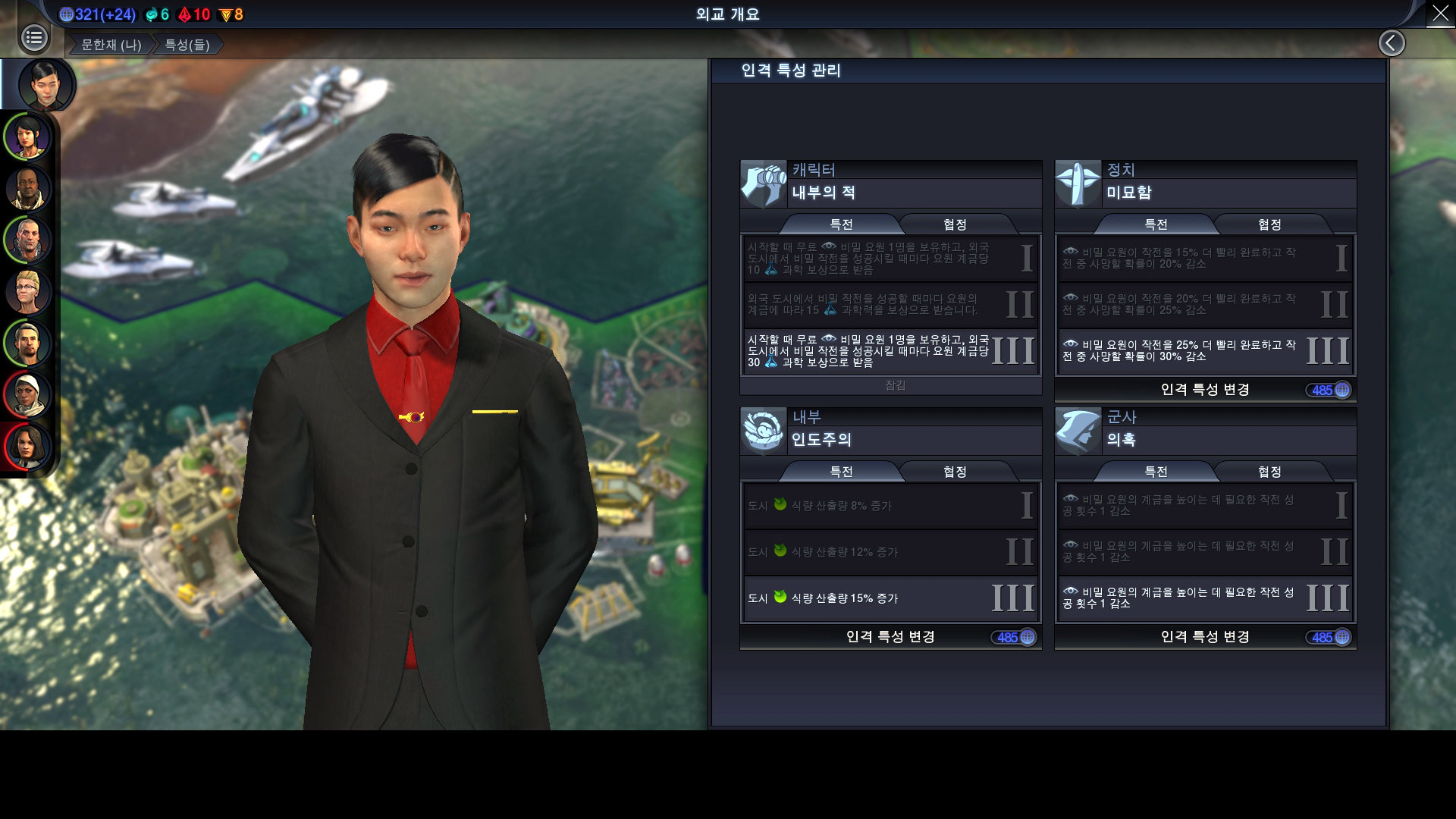Select own leader portrait at top

[46, 84]
